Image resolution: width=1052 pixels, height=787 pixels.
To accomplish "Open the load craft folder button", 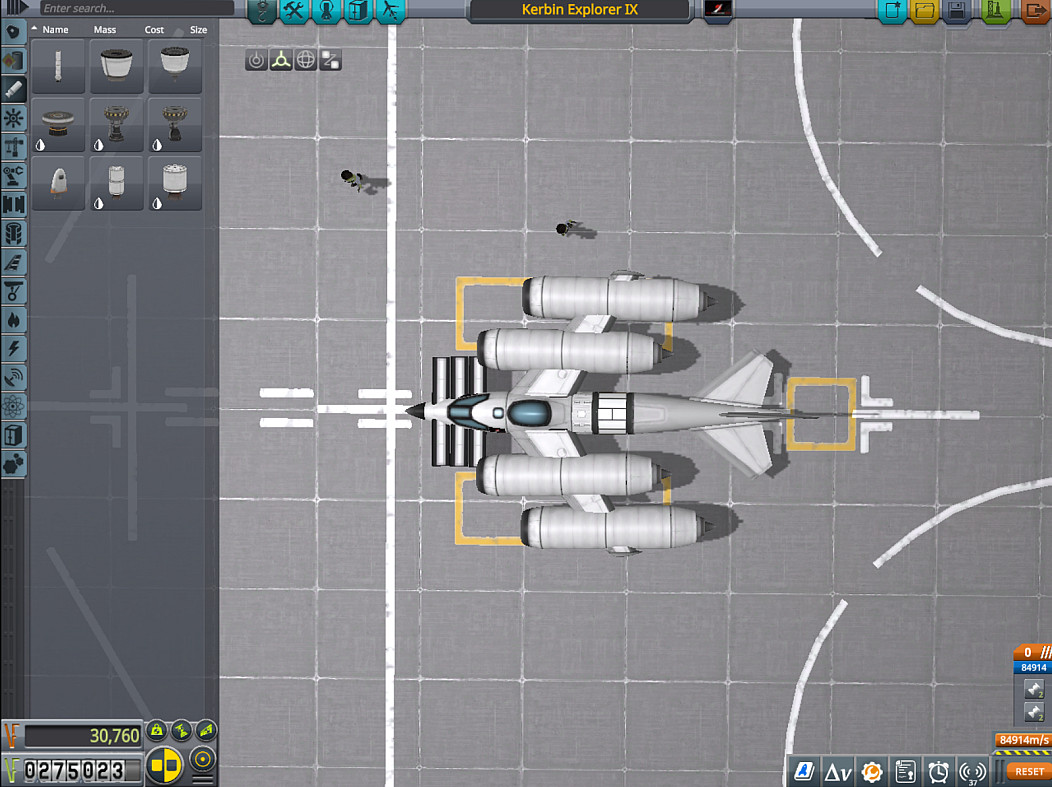I will 924,11.
